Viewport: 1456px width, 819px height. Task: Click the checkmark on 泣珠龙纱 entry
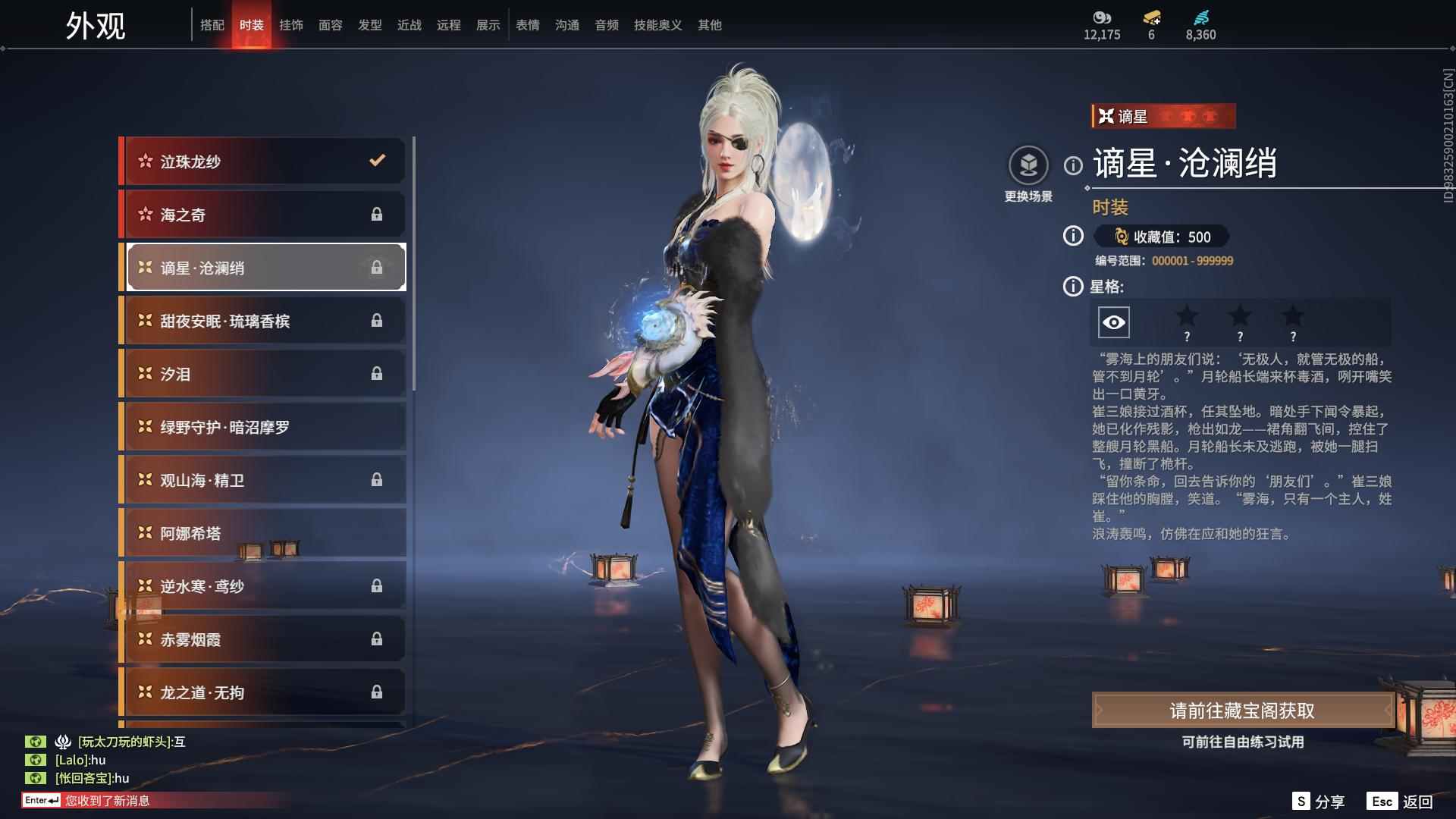point(375,161)
